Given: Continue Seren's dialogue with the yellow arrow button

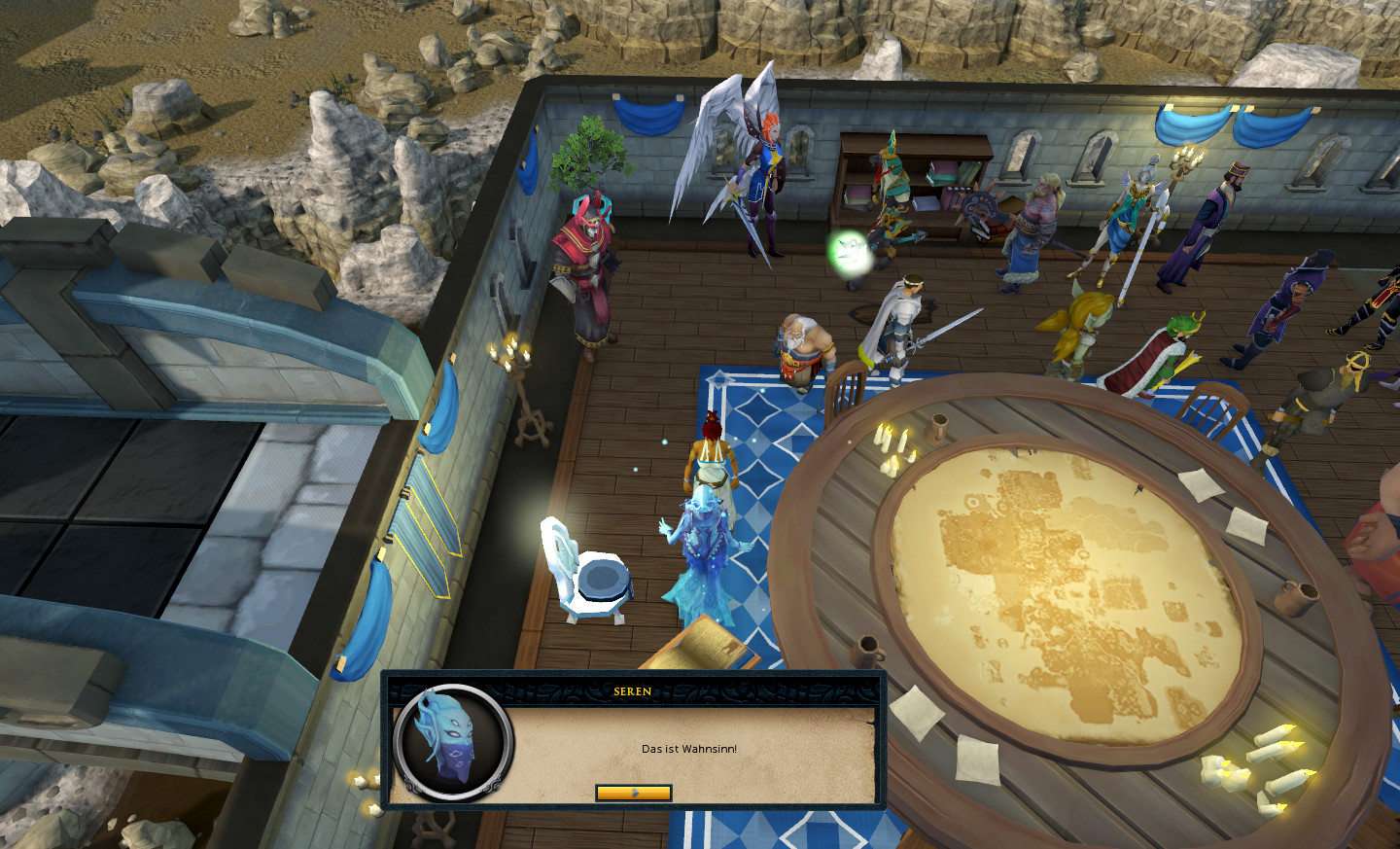Looking at the screenshot, I should pos(633,793).
